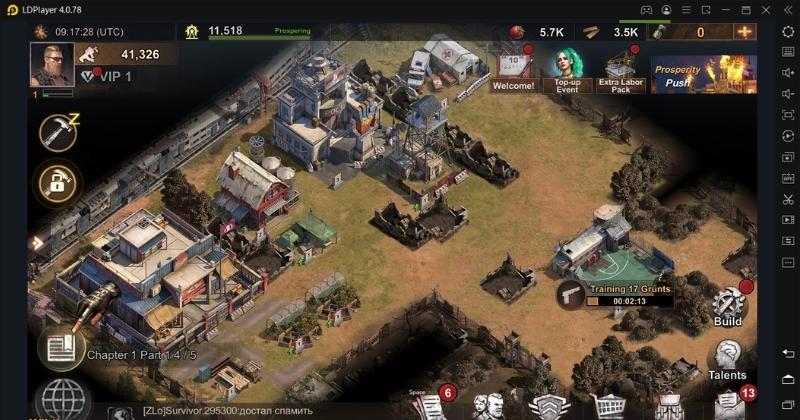
Task: Open the Top-up Event
Action: click(568, 69)
